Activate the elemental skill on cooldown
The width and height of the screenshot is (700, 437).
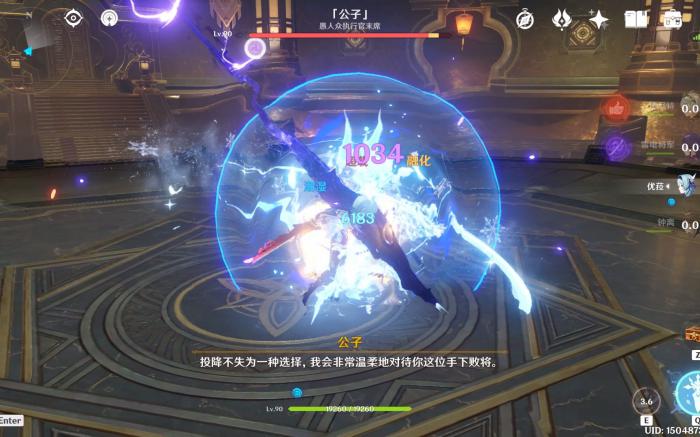(x=647, y=400)
